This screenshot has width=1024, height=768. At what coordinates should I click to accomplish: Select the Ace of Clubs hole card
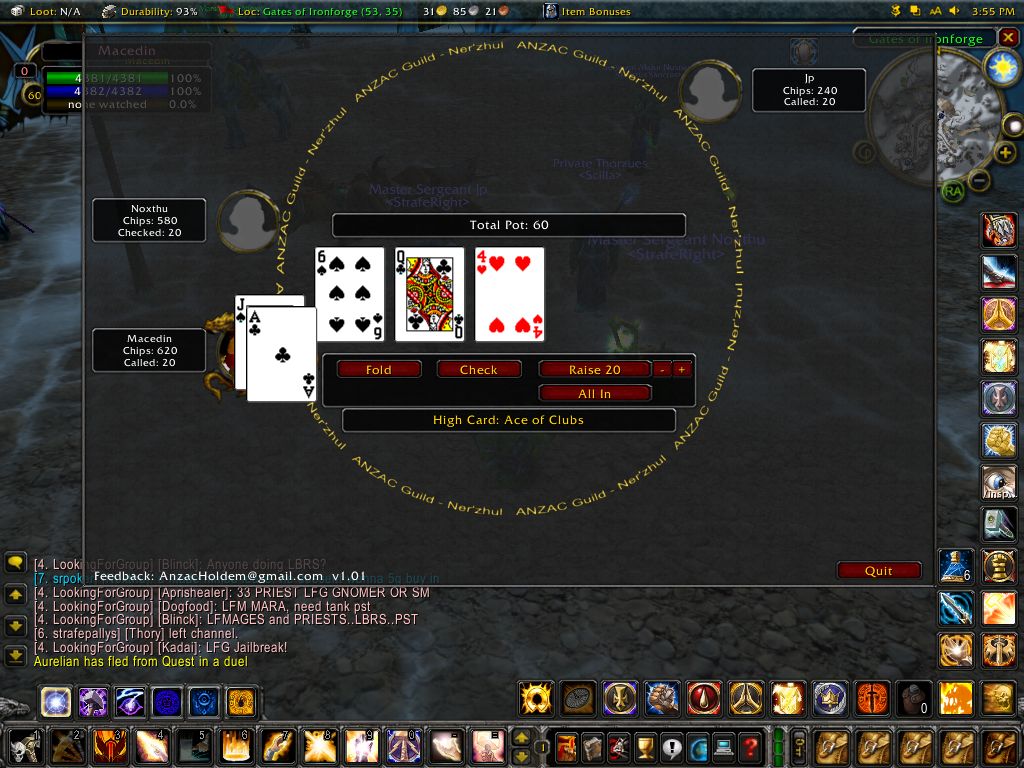tap(284, 355)
